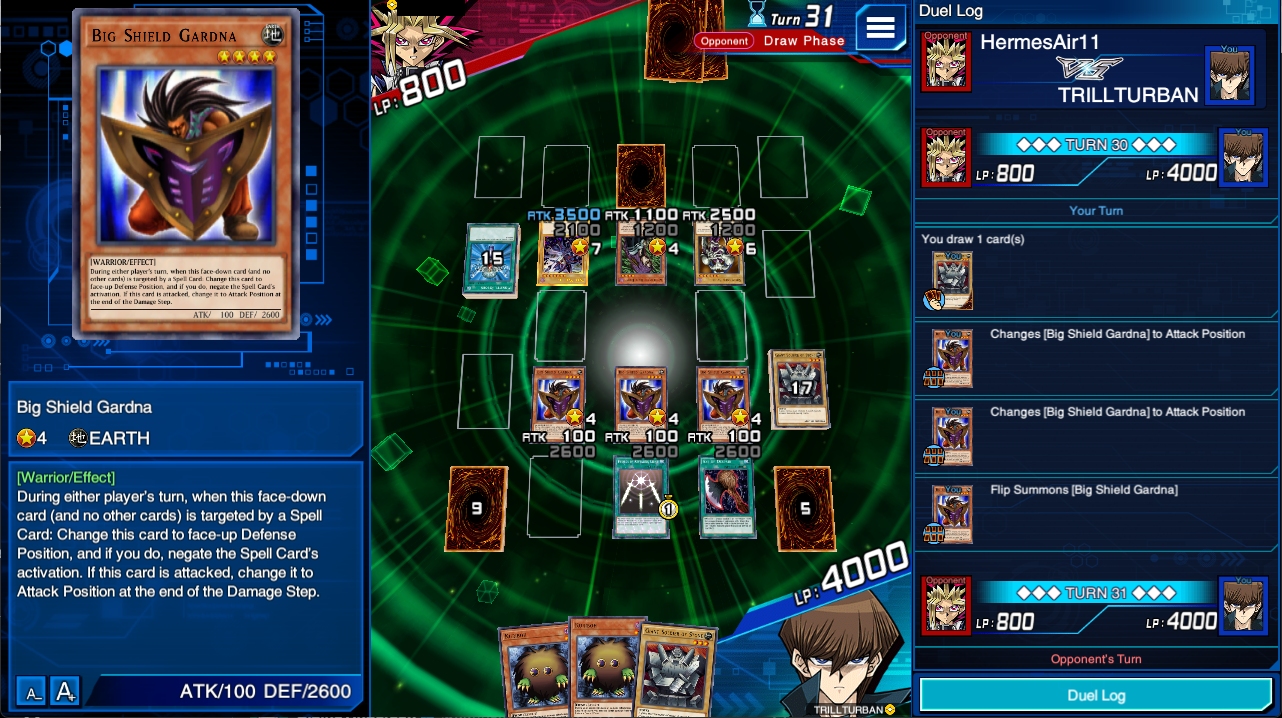1282x718 pixels.
Task: Tap your face-down deck showing 5 cards
Action: click(803, 509)
